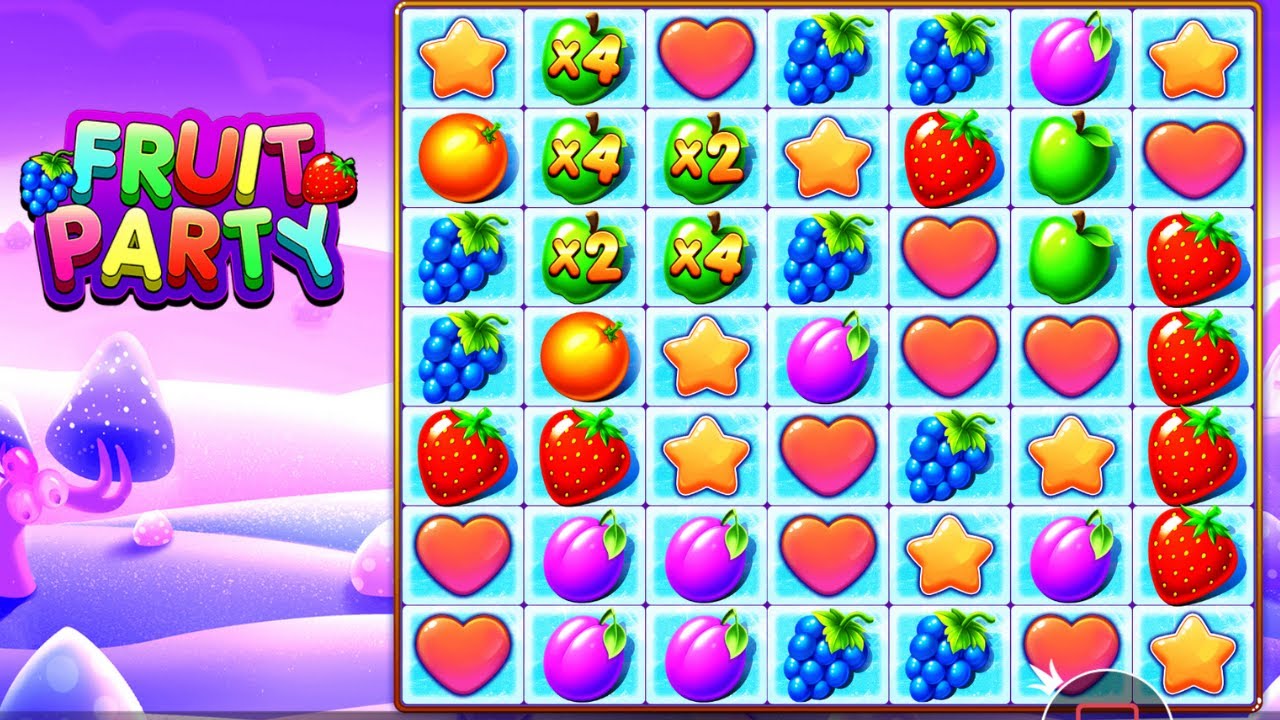1280x720 pixels.
Task: Click the x2 apple multiplier in row three
Action: pyautogui.click(x=585, y=255)
